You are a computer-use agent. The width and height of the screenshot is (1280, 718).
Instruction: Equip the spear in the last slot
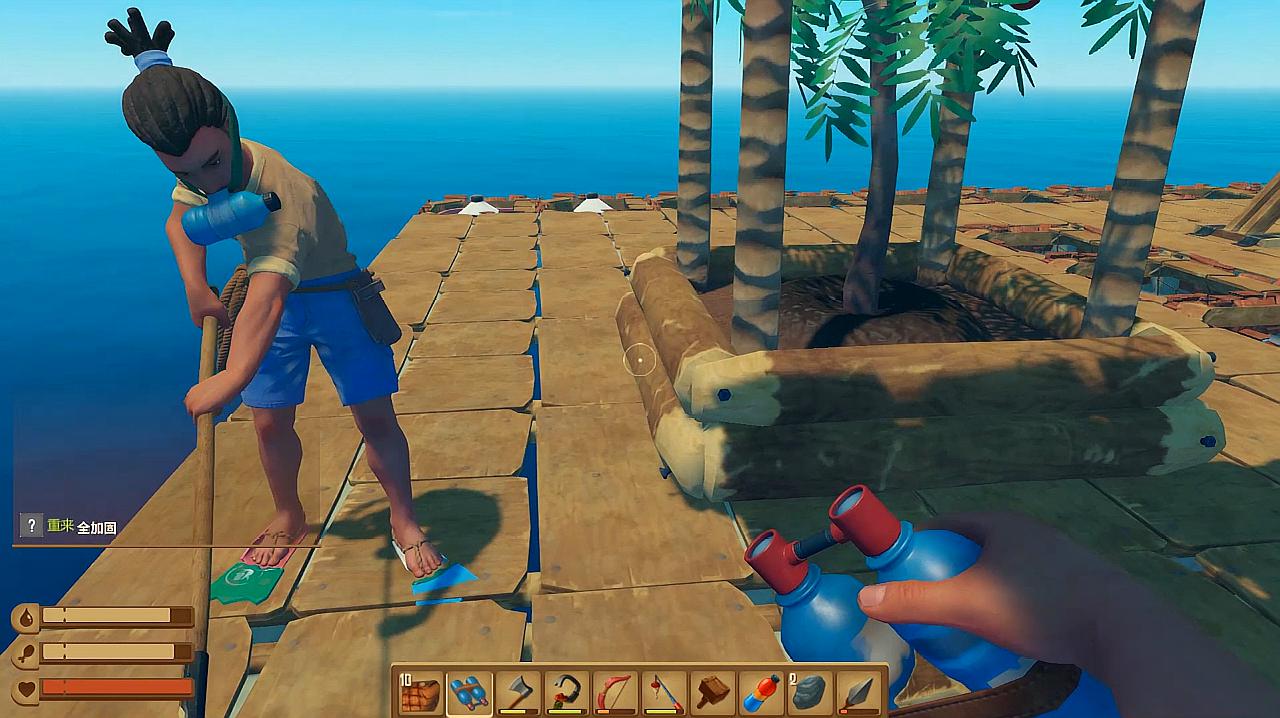[x=859, y=692]
